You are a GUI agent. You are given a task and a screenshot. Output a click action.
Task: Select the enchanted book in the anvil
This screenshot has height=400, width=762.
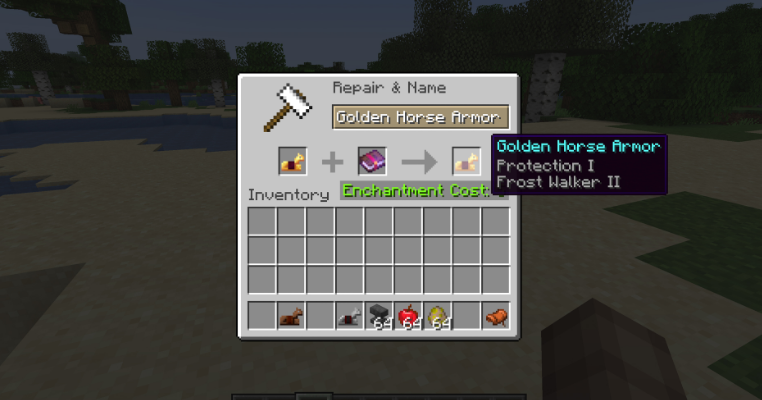tap(372, 160)
